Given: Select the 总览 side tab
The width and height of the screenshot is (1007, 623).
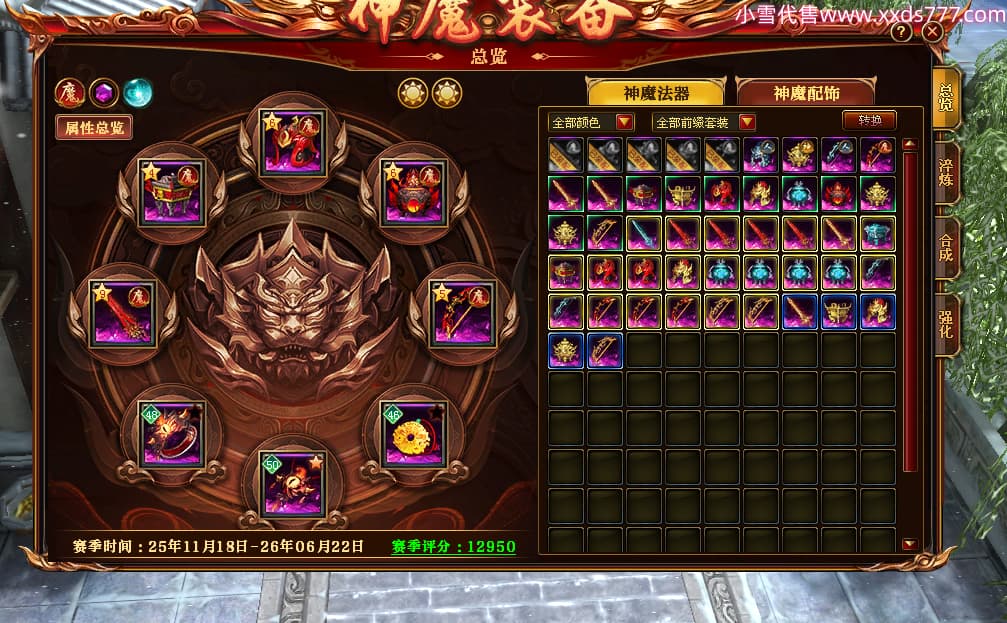Looking at the screenshot, I should (x=945, y=97).
